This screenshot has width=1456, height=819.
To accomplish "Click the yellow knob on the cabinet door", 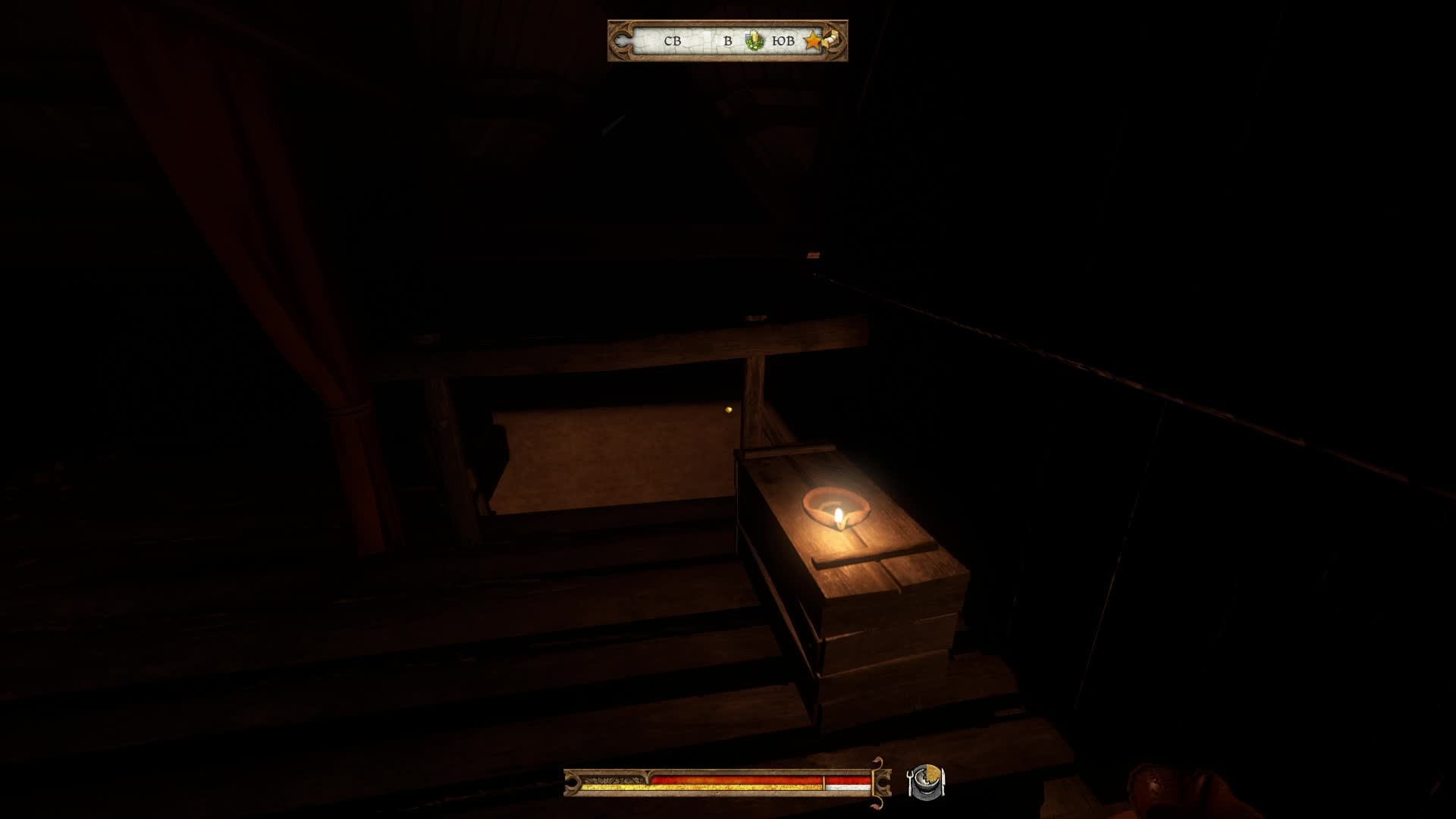I will [726, 409].
